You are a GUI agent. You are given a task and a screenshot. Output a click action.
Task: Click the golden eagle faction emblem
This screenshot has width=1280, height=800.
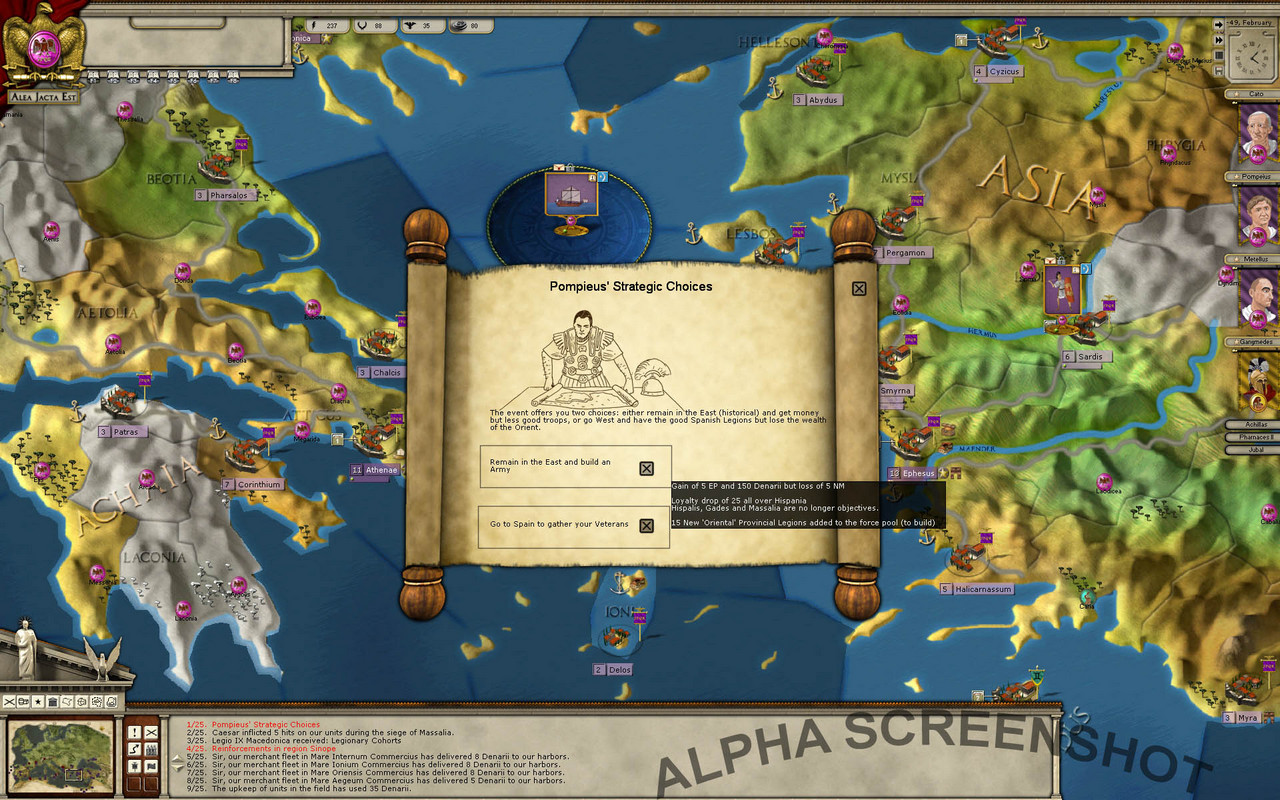(x=42, y=45)
